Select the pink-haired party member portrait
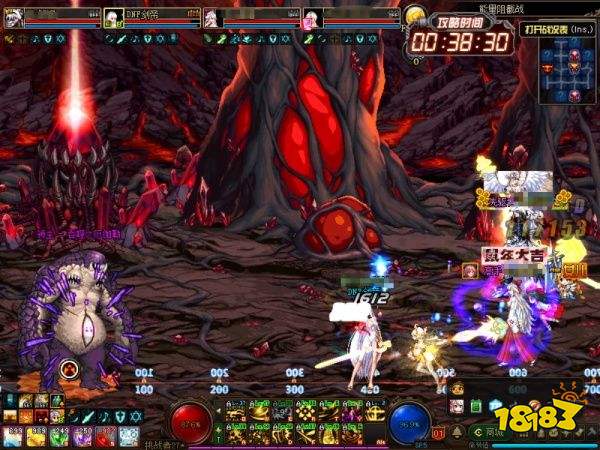The height and width of the screenshot is (450, 600). 311,18
